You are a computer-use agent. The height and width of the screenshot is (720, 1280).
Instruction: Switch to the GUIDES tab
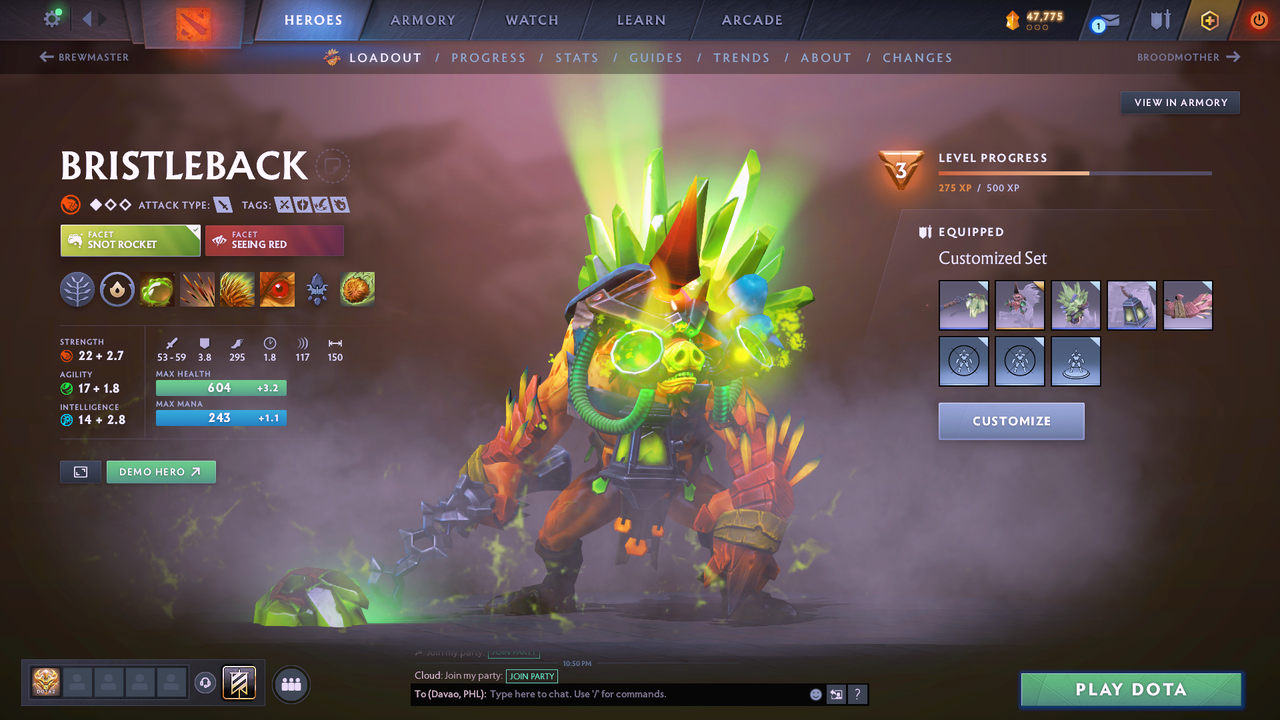point(656,58)
